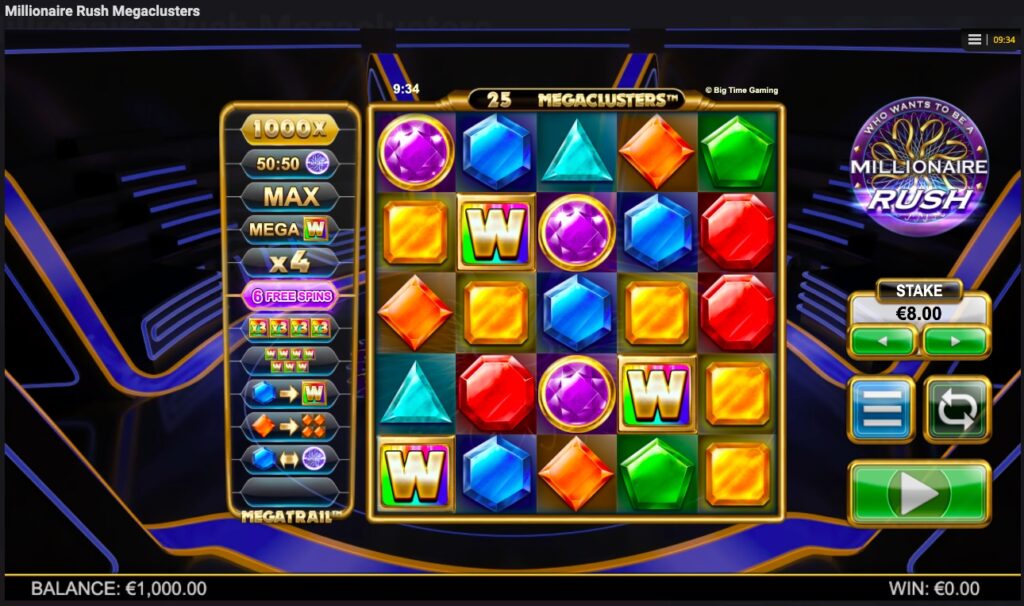Spin the reels with the green play button
The width and height of the screenshot is (1024, 606).
(x=919, y=493)
